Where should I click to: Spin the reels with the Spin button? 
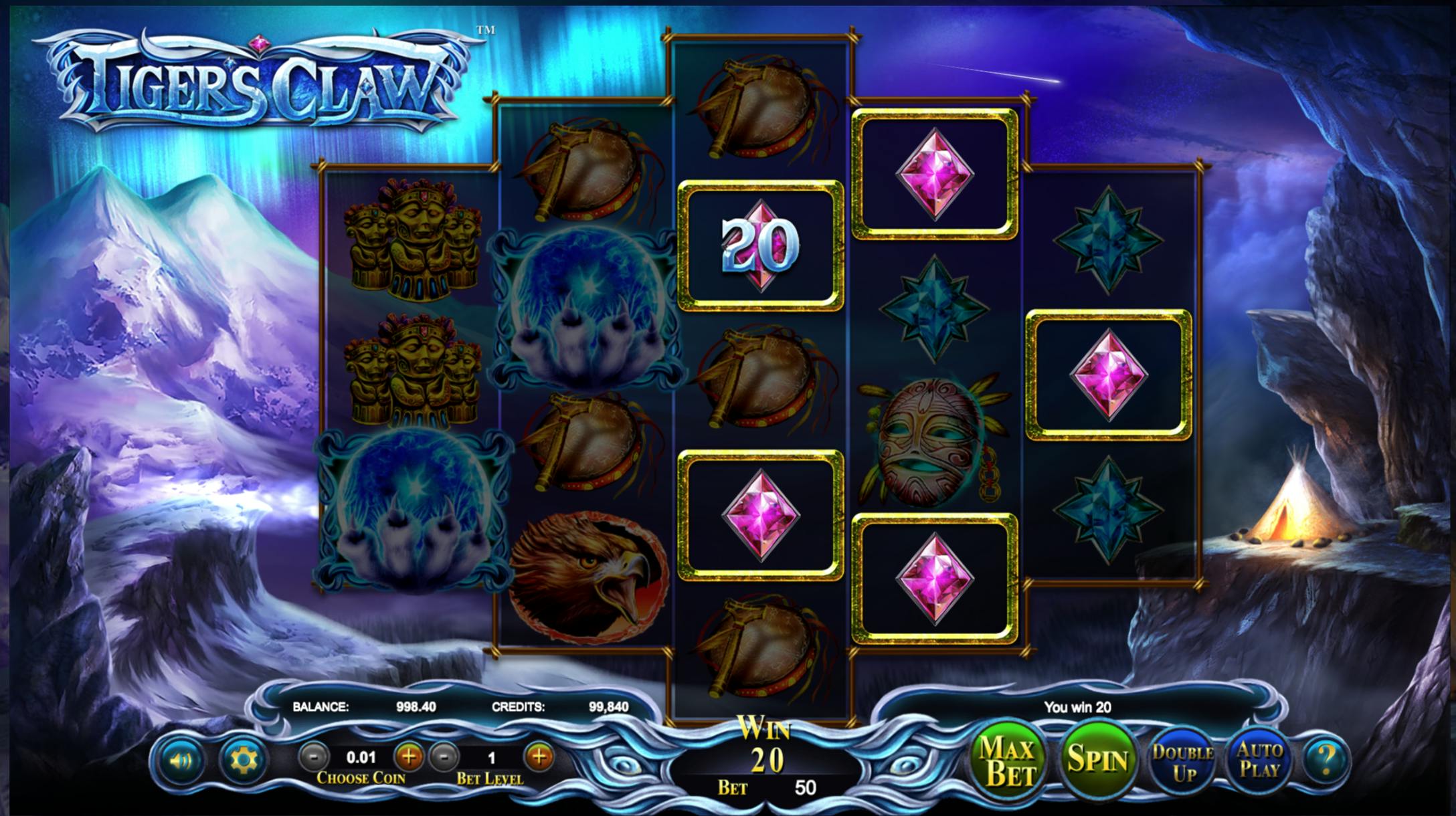(x=1097, y=759)
